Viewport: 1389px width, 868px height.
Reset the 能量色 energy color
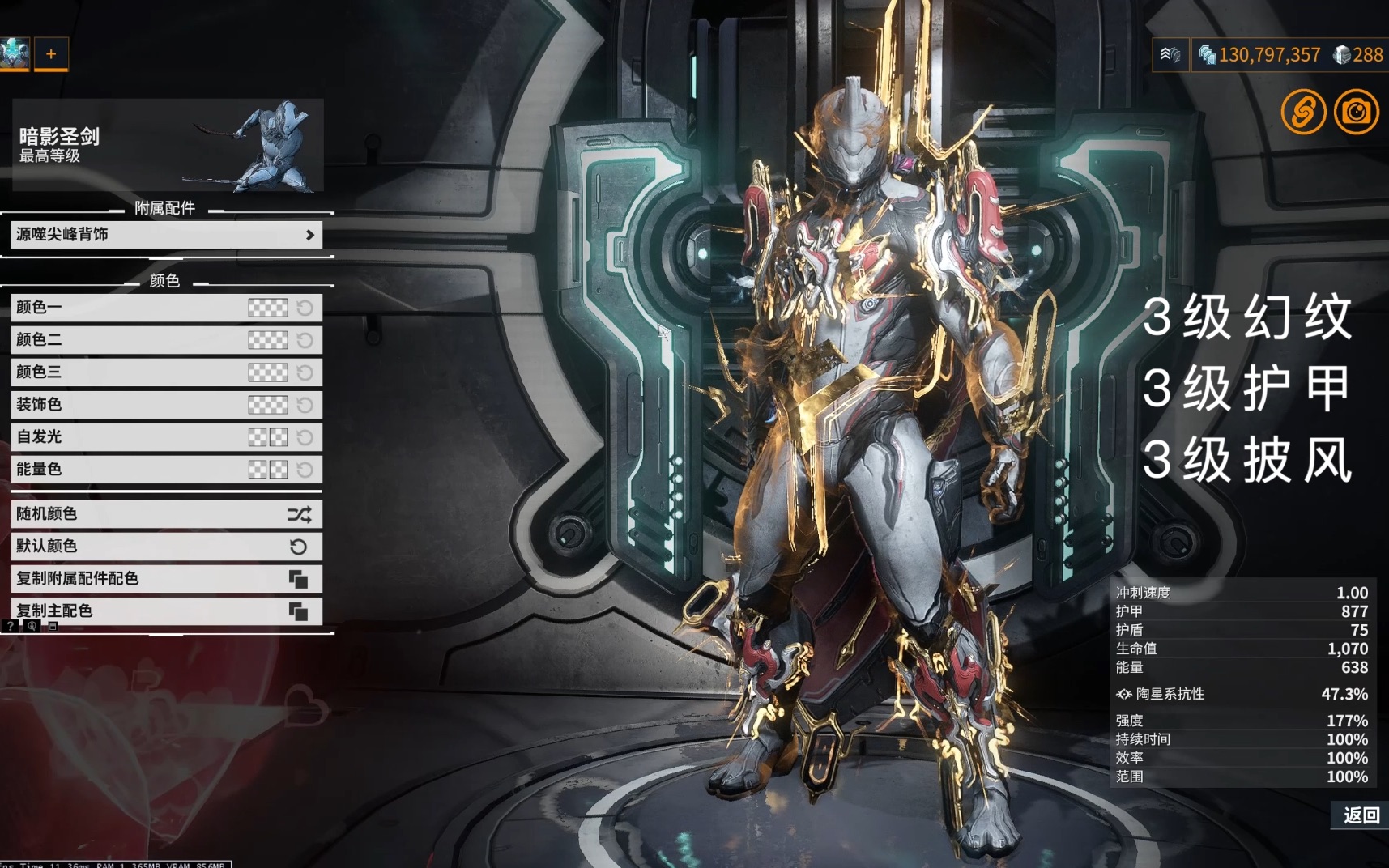click(x=305, y=470)
